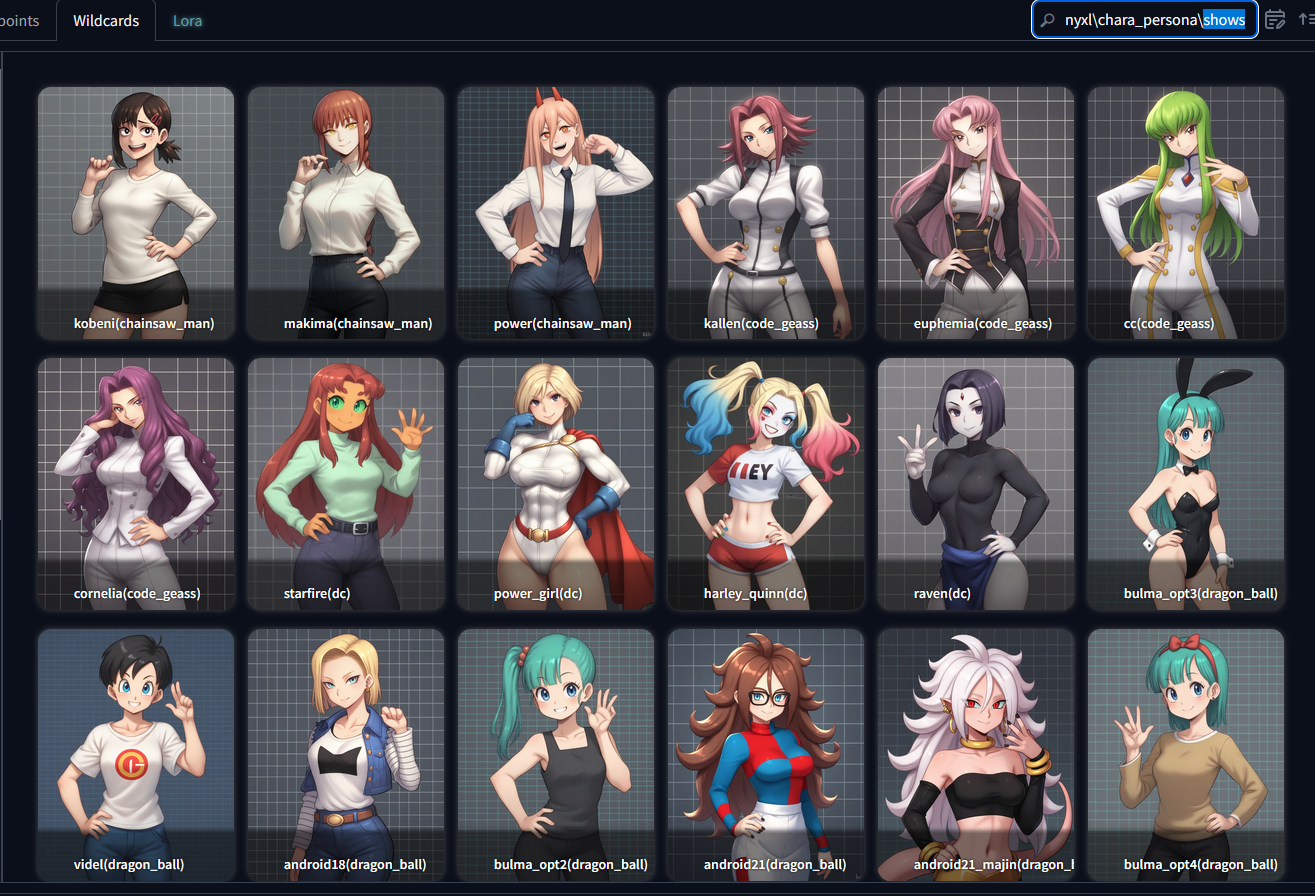Select the android18(dragon_ball) card
Image resolution: width=1315 pixels, height=896 pixels.
tap(346, 754)
